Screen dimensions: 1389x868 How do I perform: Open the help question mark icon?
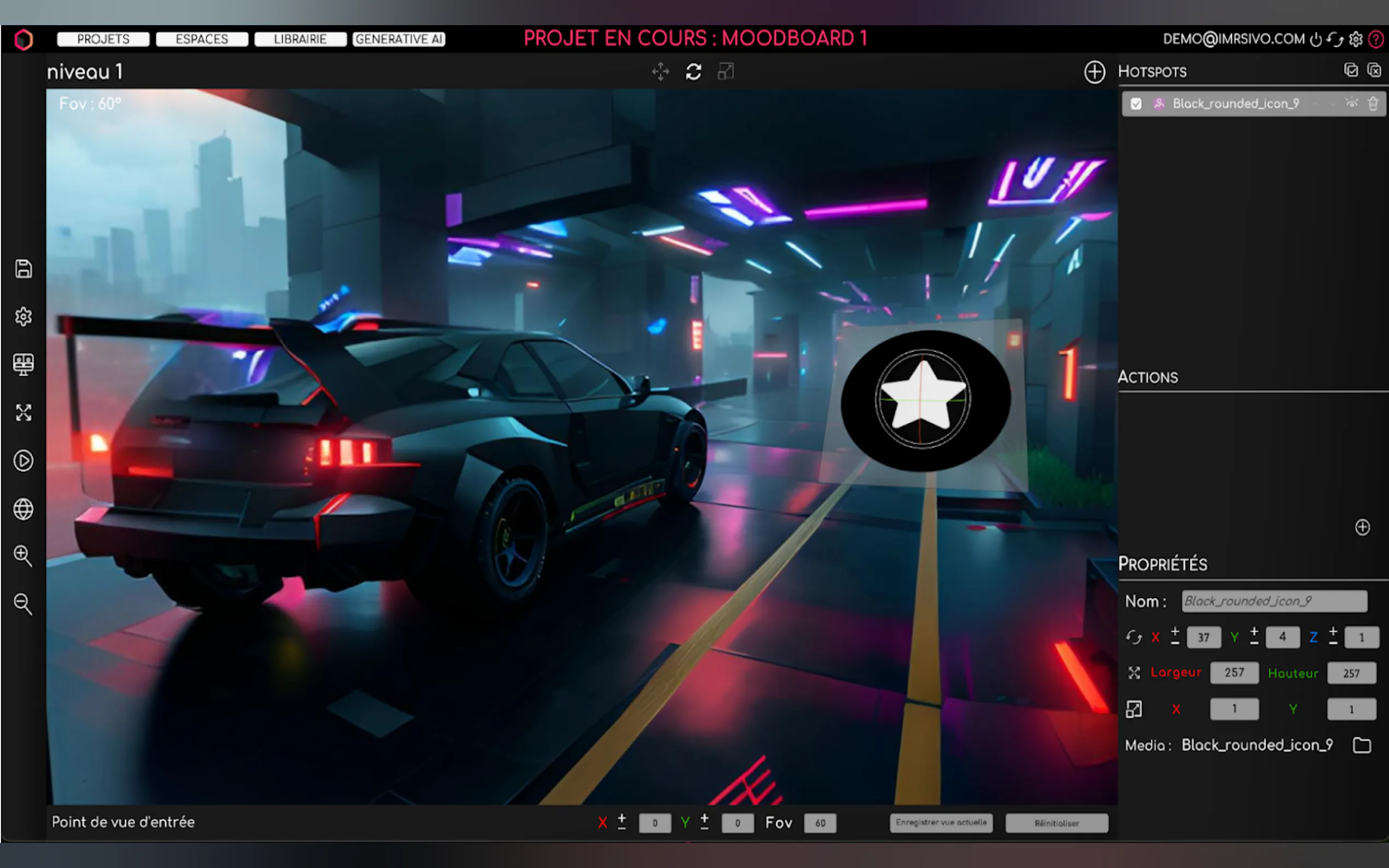coord(1376,39)
